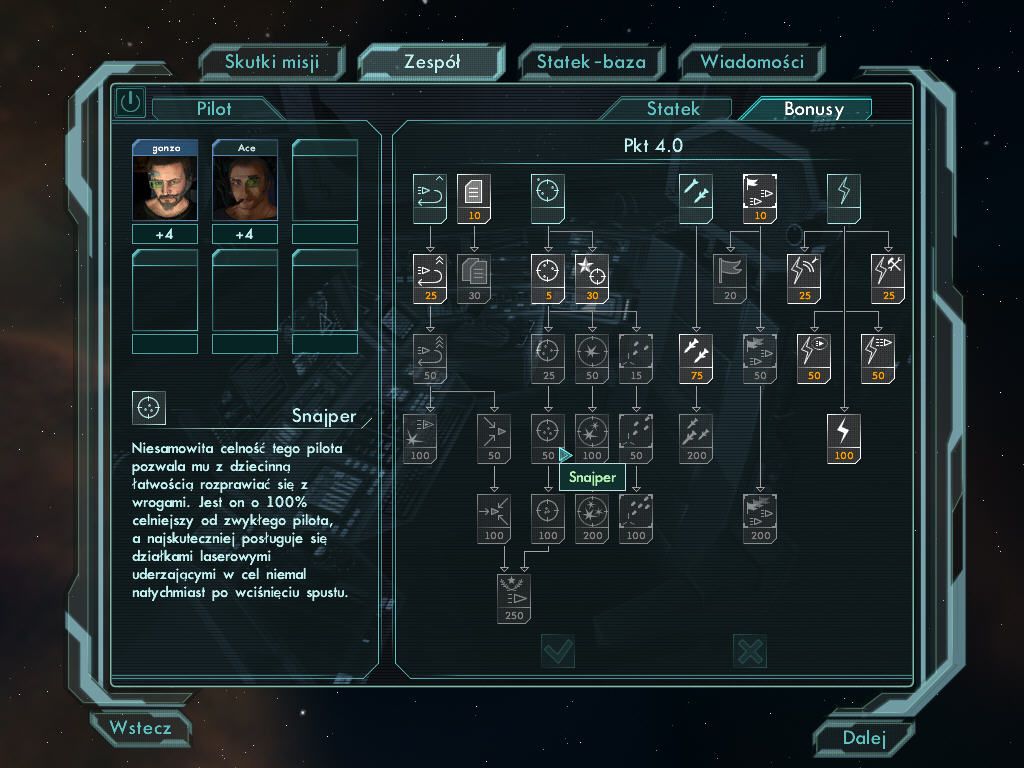Screen dimensions: 1024x768
Task: Select the 250-point medal skill
Action: click(515, 597)
